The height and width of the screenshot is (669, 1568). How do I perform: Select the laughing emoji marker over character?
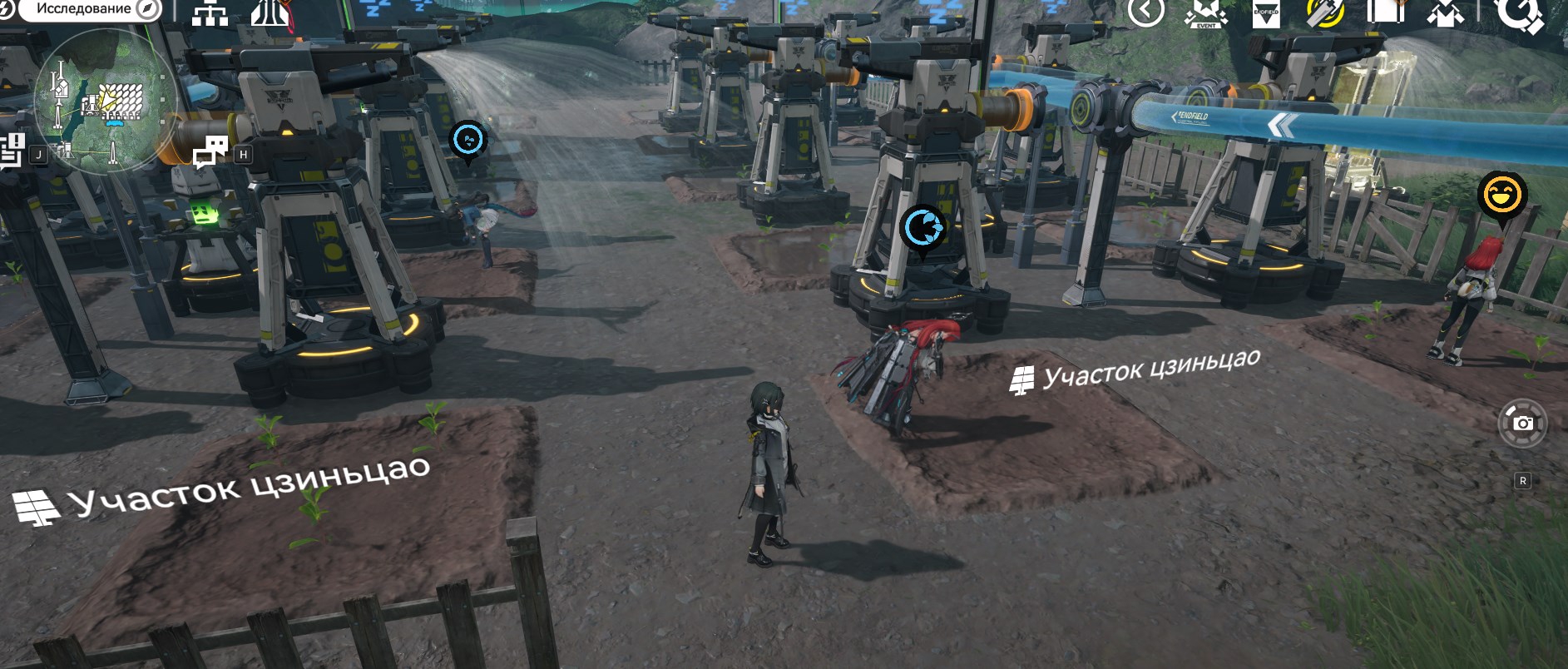[1501, 196]
